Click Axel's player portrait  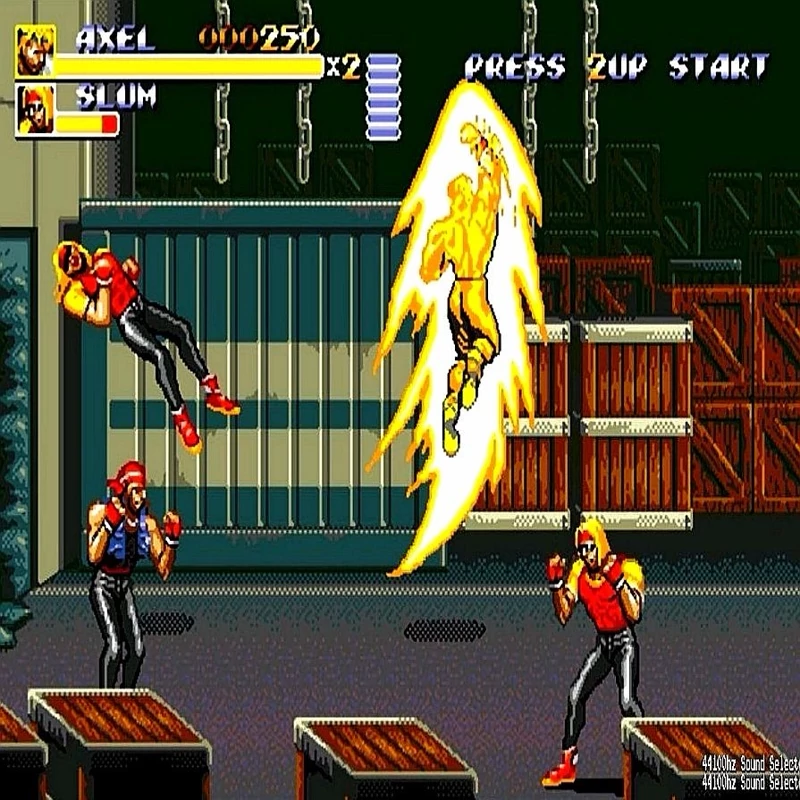pos(34,51)
